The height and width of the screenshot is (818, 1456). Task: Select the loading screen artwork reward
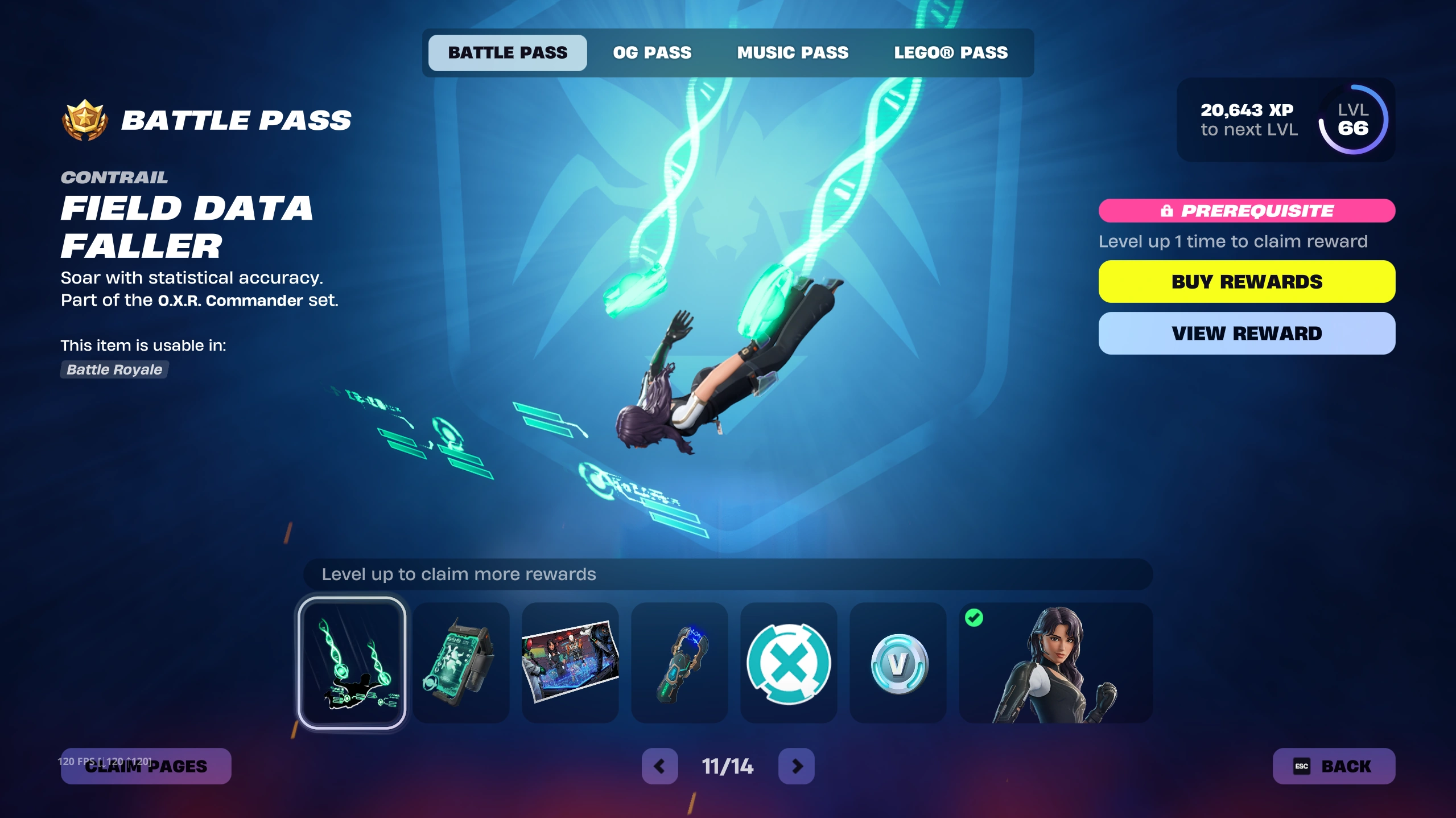tap(570, 663)
